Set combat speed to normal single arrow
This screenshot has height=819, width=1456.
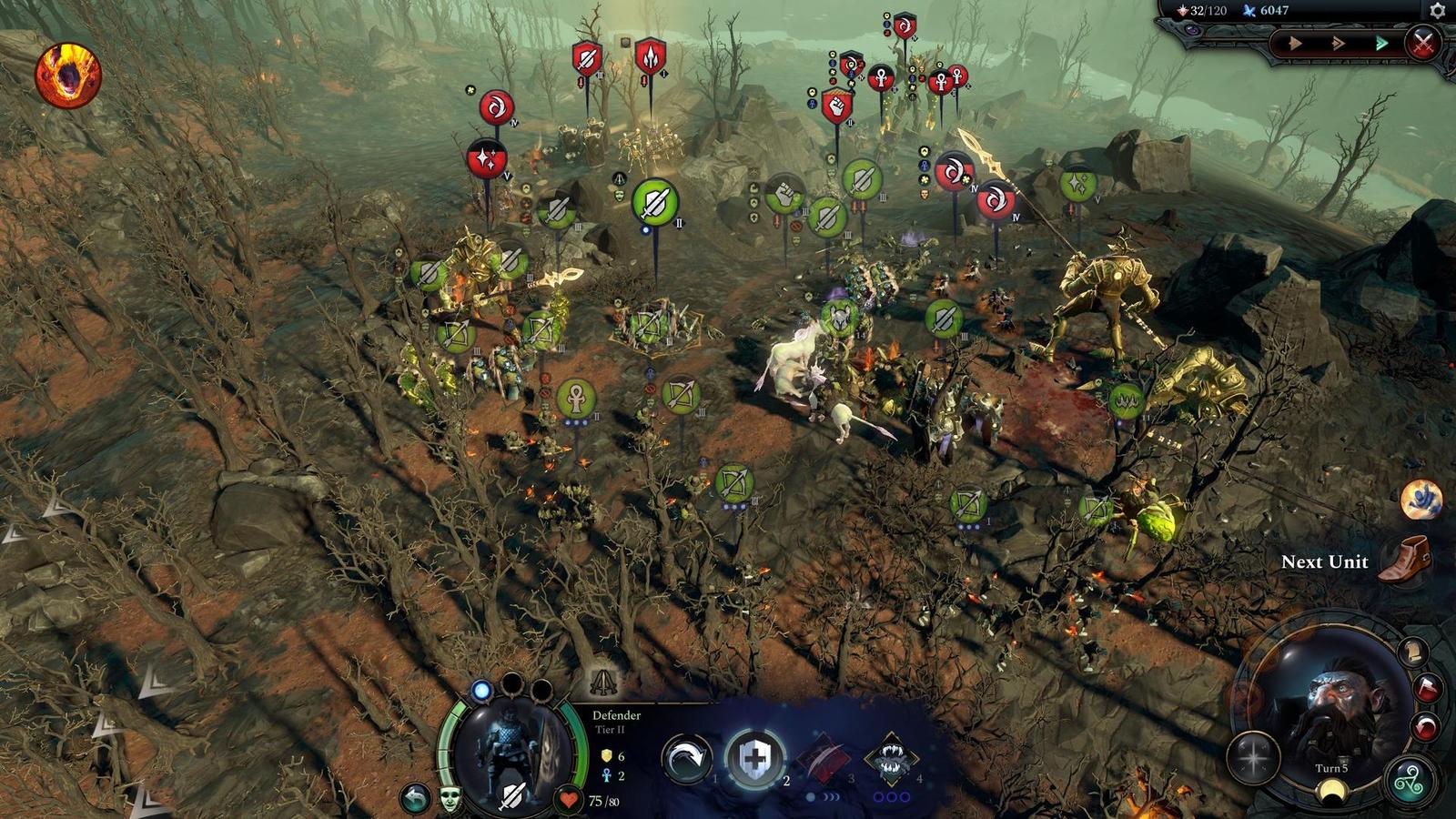pyautogui.click(x=1294, y=43)
